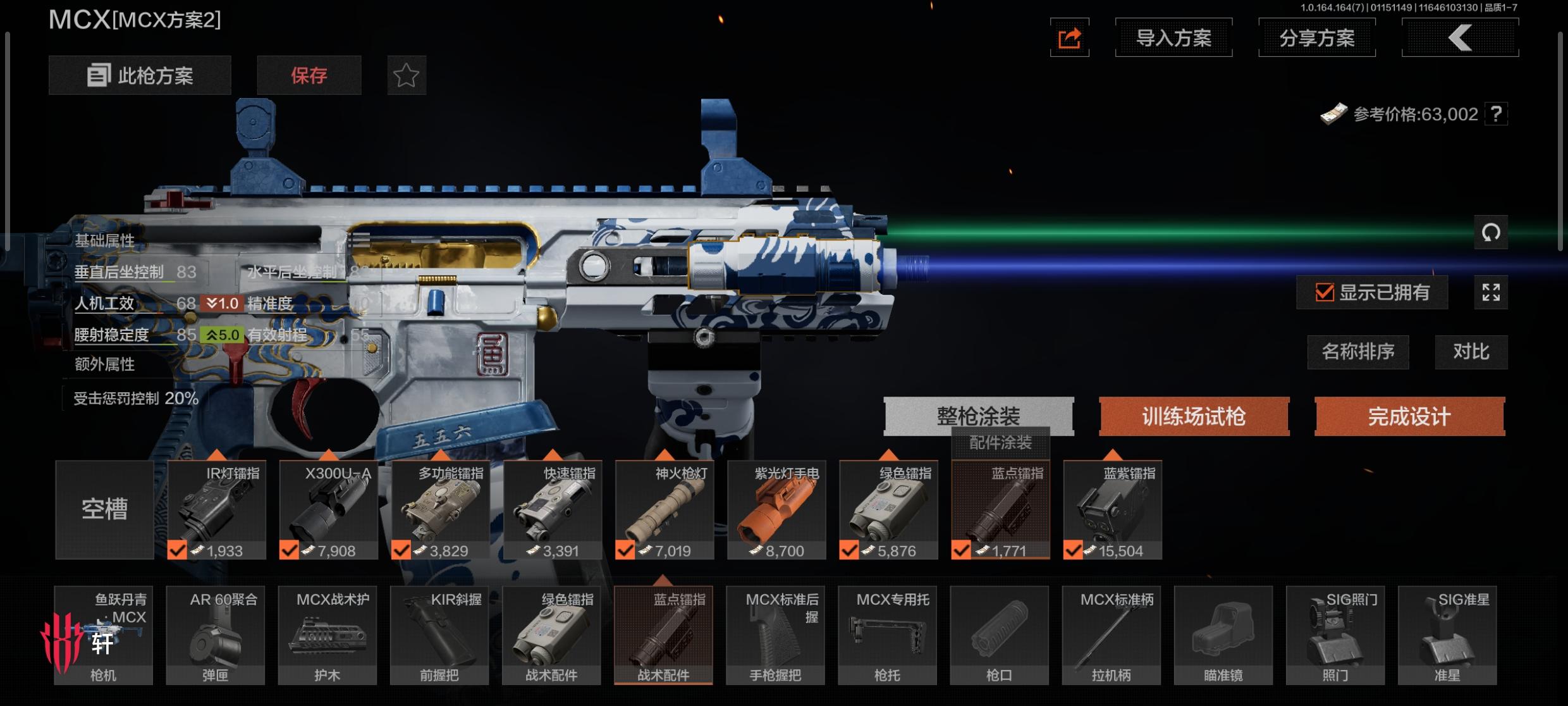Click the orange share arrow icon
The width and height of the screenshot is (1568, 706).
(1069, 38)
